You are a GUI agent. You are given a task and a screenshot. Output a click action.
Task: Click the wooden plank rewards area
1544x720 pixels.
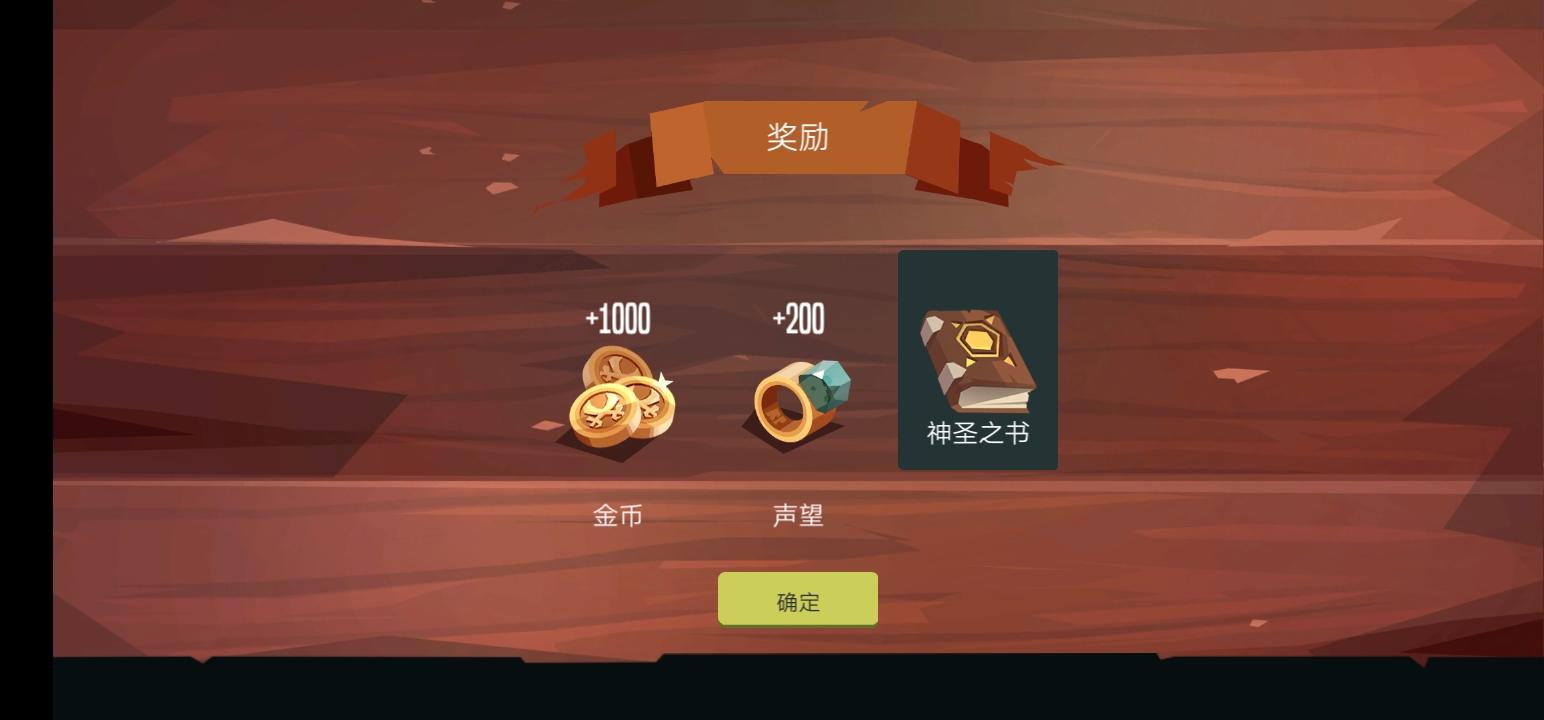pyautogui.click(x=300, y=400)
